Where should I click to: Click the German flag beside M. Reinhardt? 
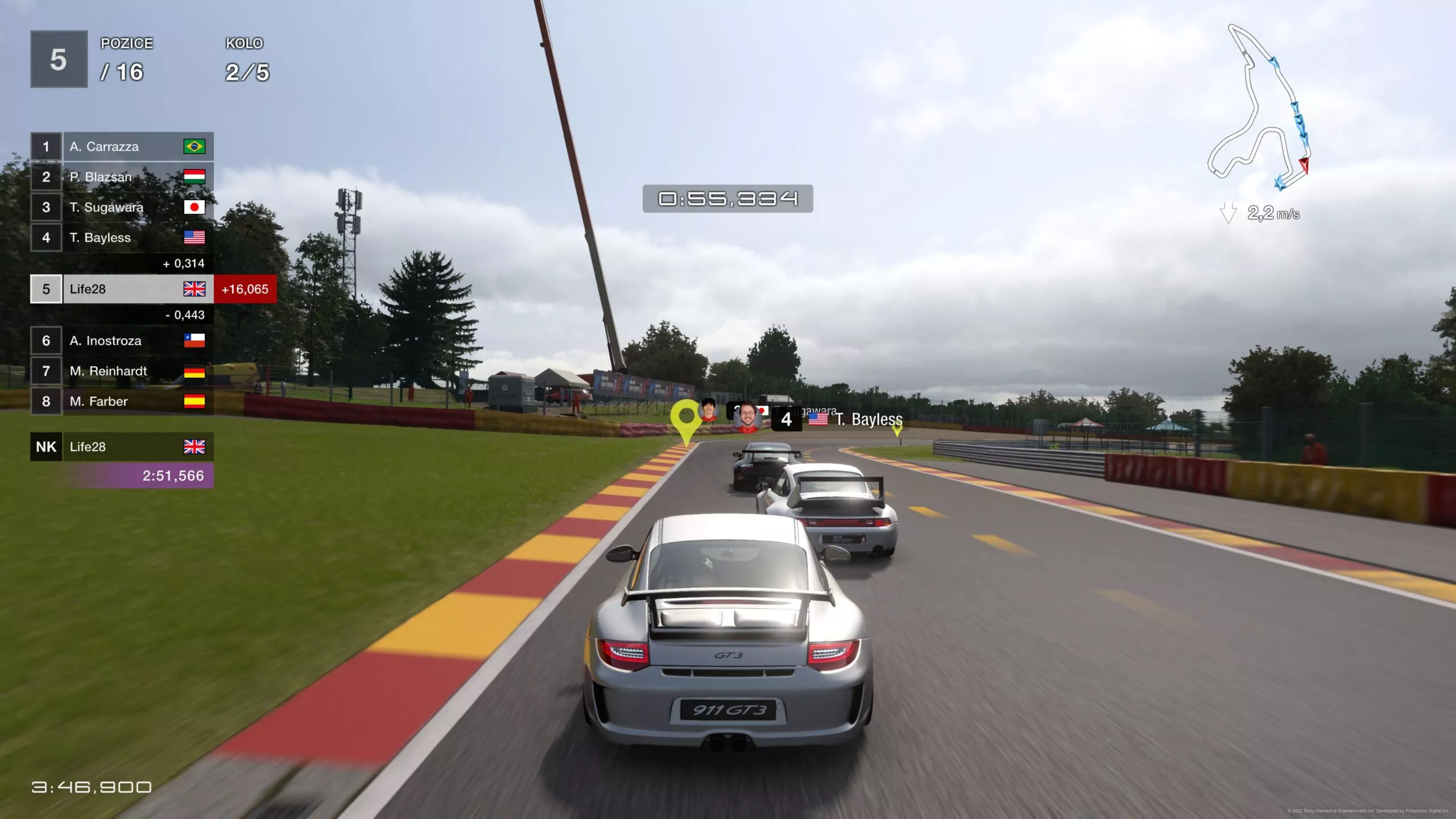(195, 371)
